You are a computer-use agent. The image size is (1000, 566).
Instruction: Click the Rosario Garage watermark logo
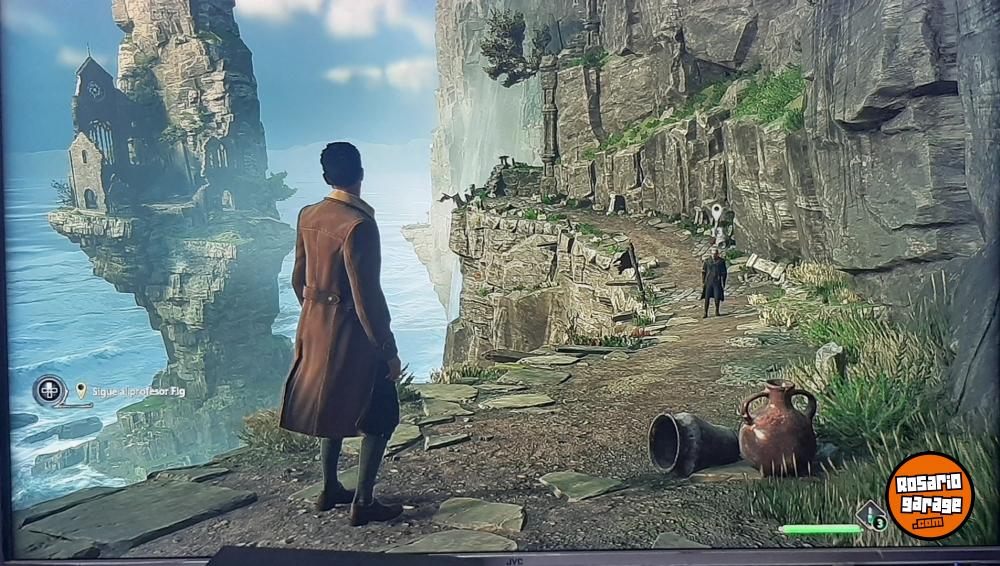point(929,495)
